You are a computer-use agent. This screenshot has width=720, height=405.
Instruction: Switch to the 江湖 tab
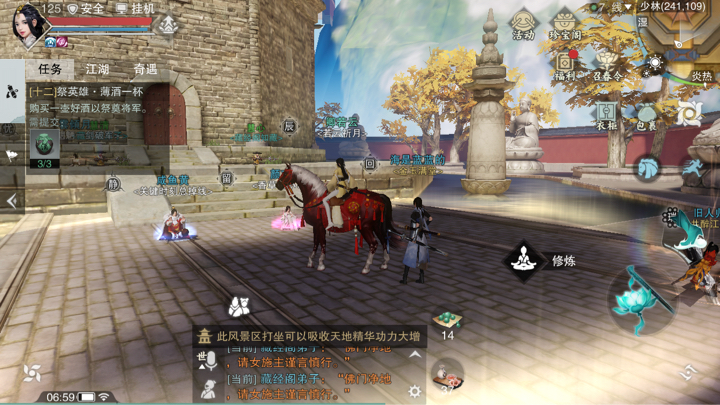(x=97, y=69)
